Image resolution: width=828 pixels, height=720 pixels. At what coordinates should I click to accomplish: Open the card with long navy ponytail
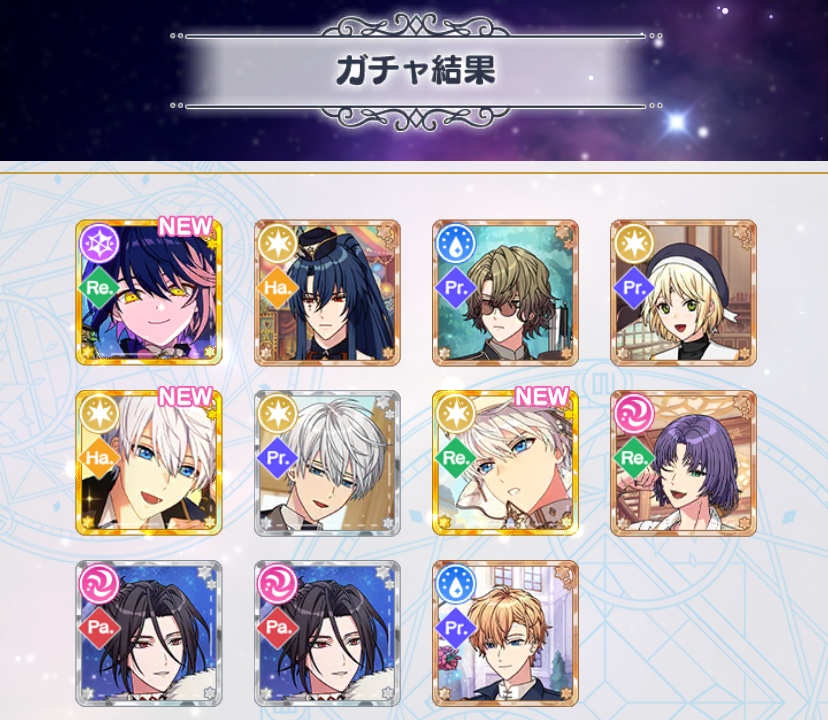click(x=327, y=292)
